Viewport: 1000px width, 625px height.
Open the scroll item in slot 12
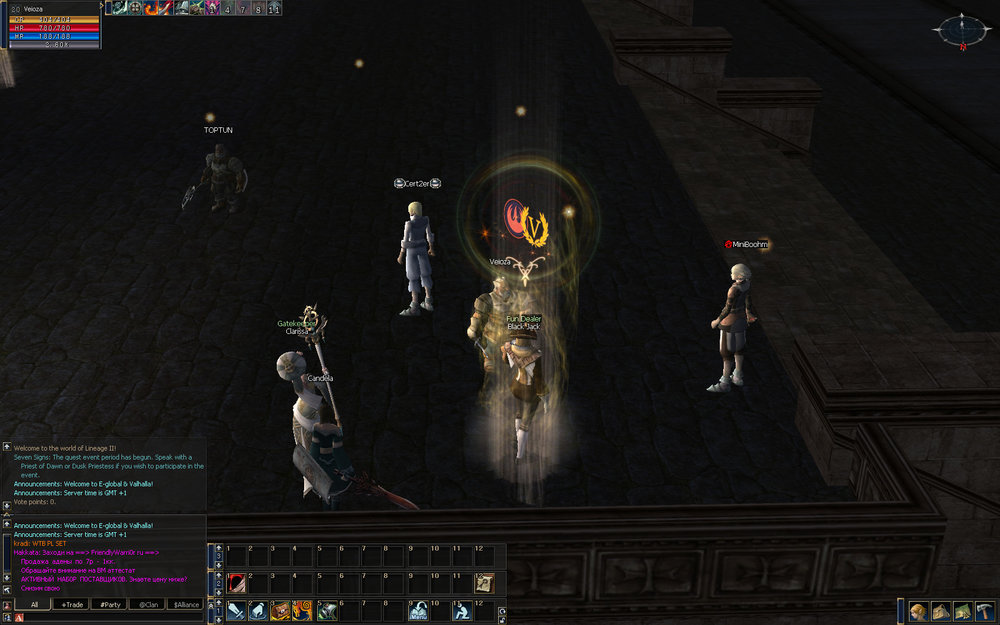point(484,582)
